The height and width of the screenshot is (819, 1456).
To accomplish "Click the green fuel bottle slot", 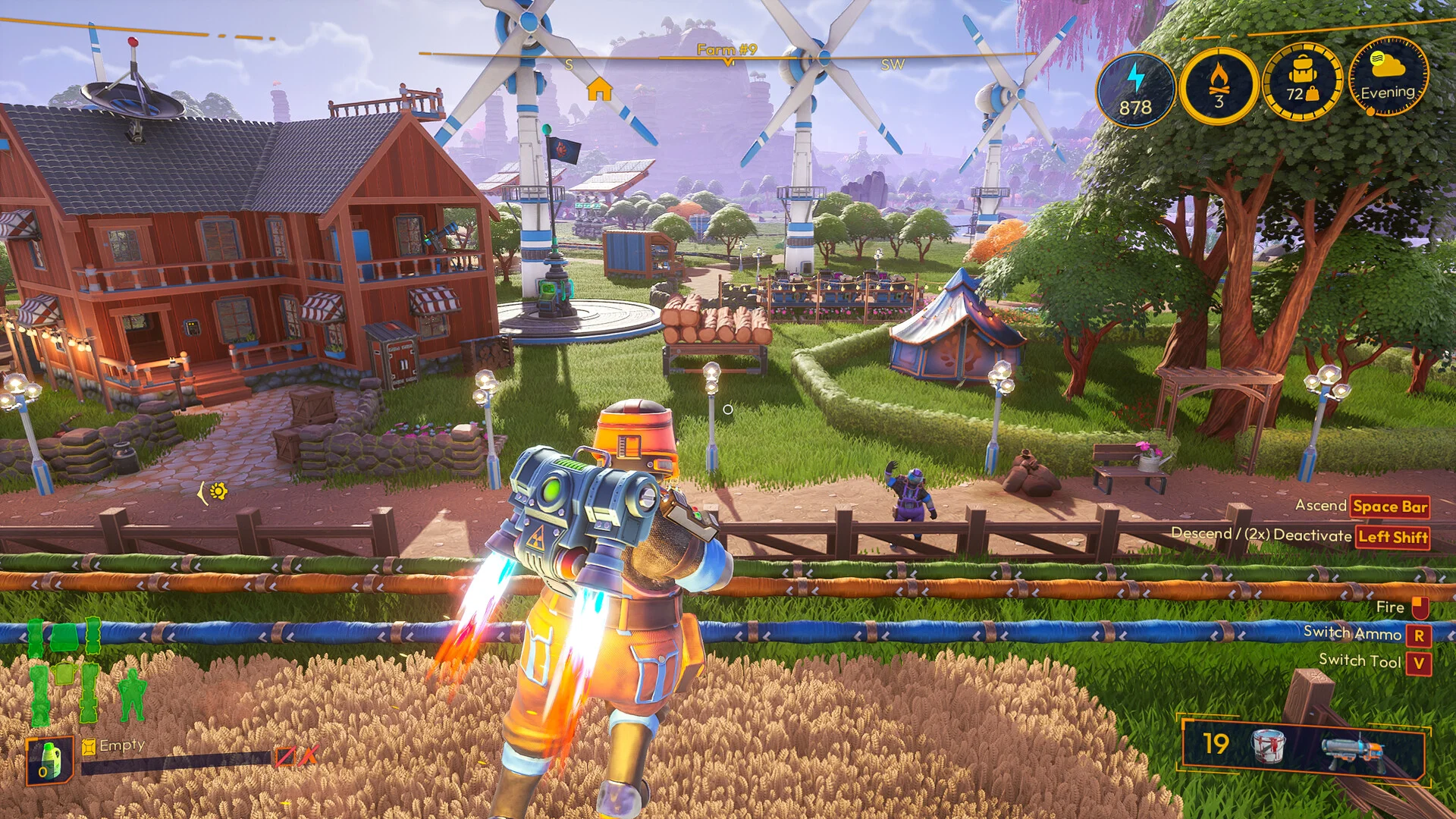I will [49, 760].
